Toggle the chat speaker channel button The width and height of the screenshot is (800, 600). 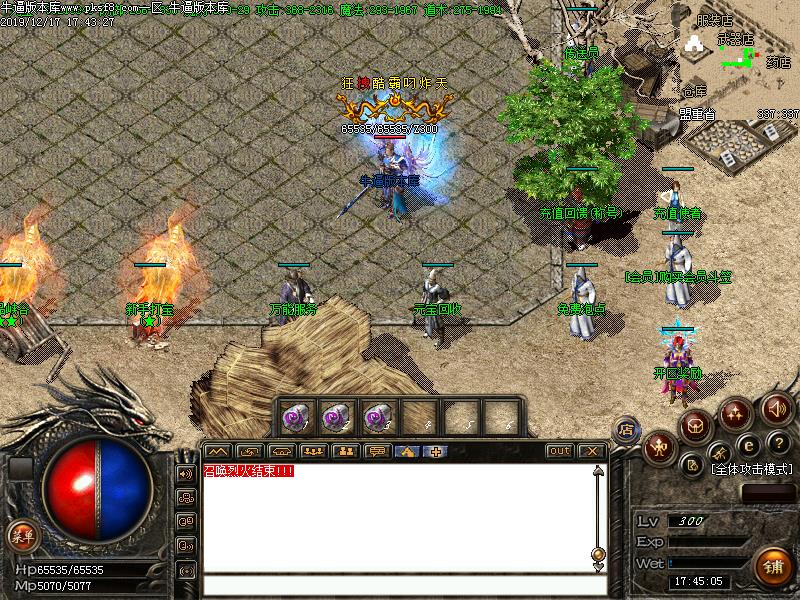pos(186,473)
